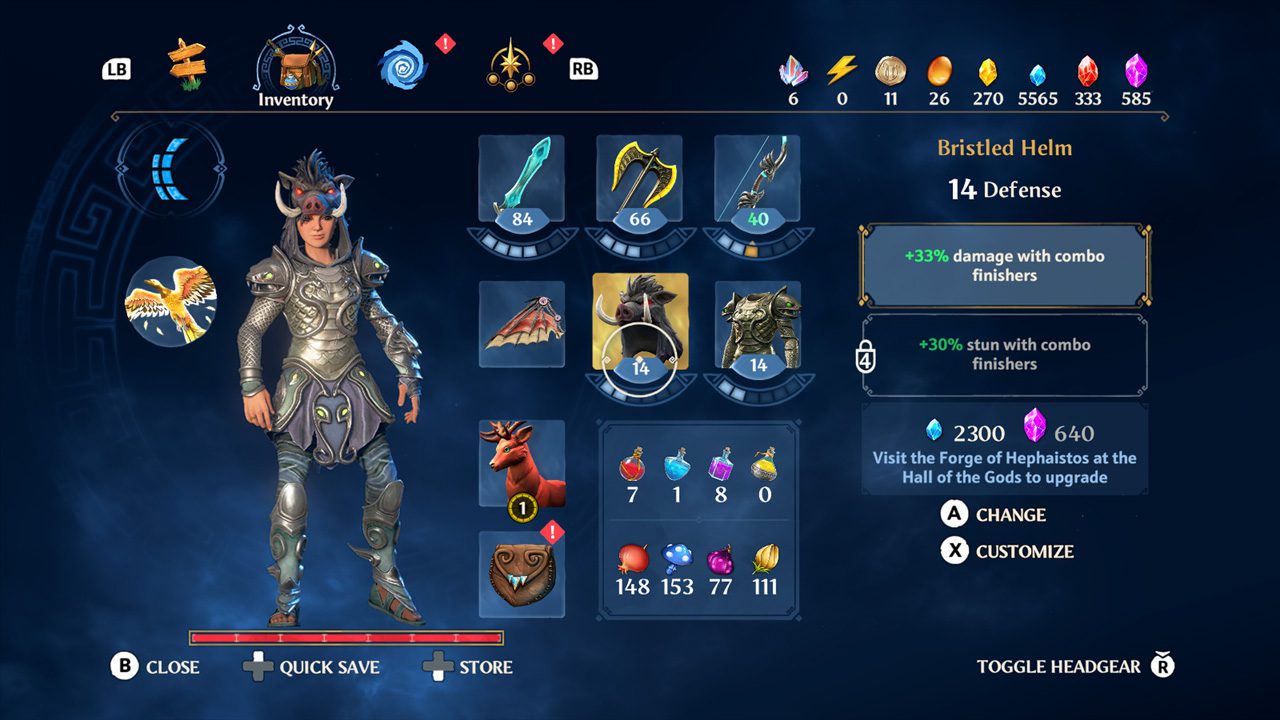This screenshot has height=720, width=1280.
Task: Select the locked +30% stun perk
Action: (x=1004, y=354)
